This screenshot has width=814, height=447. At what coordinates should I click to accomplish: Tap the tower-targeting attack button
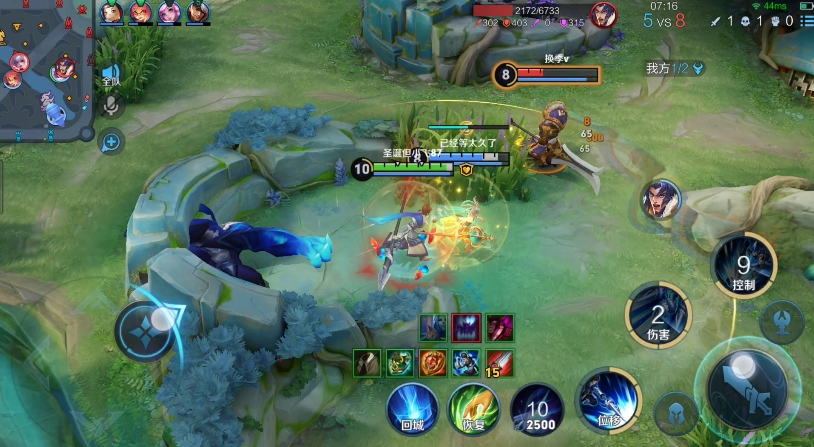[x=780, y=322]
